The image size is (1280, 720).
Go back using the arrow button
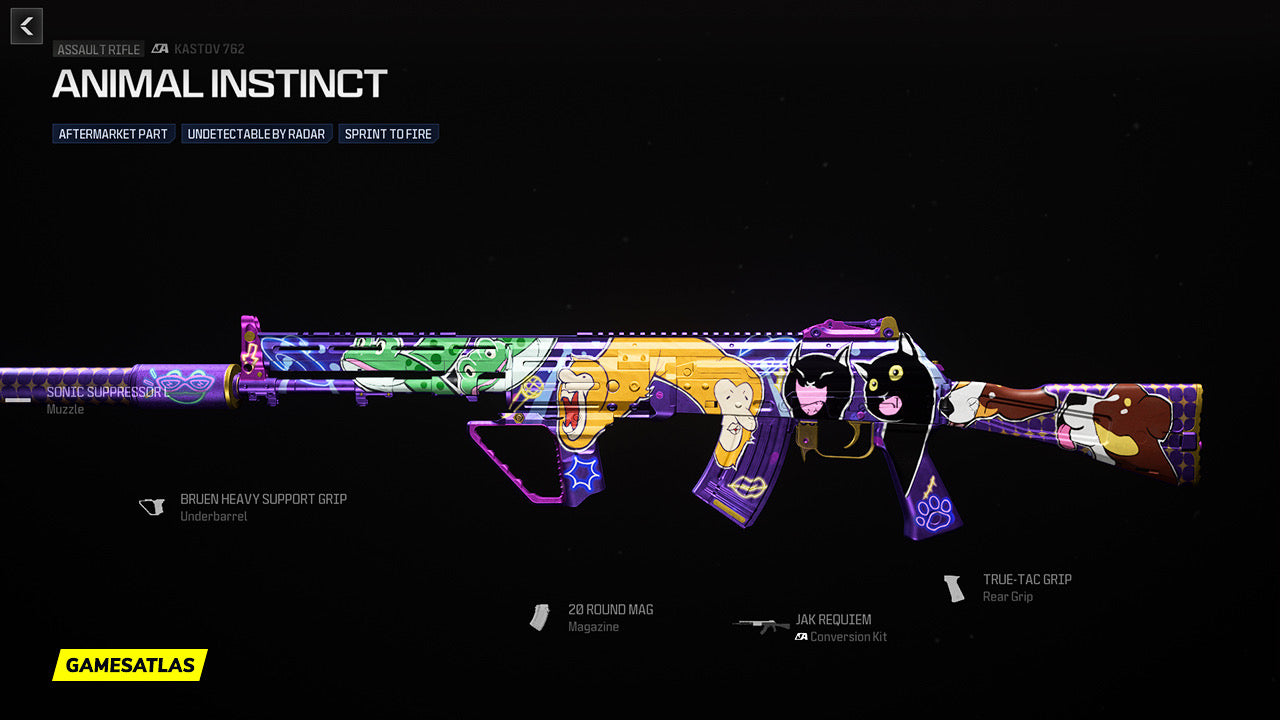27,26
